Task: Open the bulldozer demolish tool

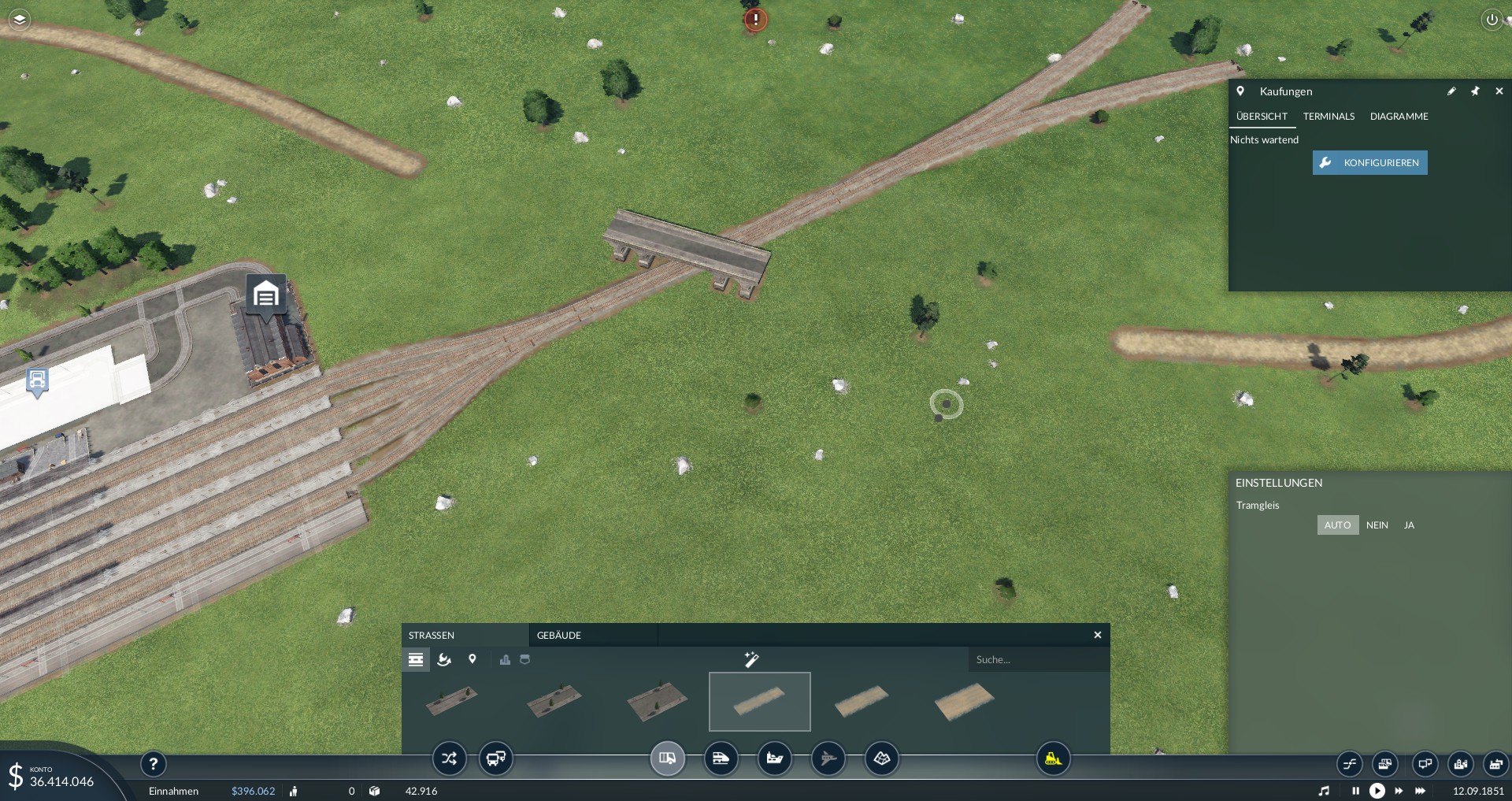Action: [x=1053, y=759]
